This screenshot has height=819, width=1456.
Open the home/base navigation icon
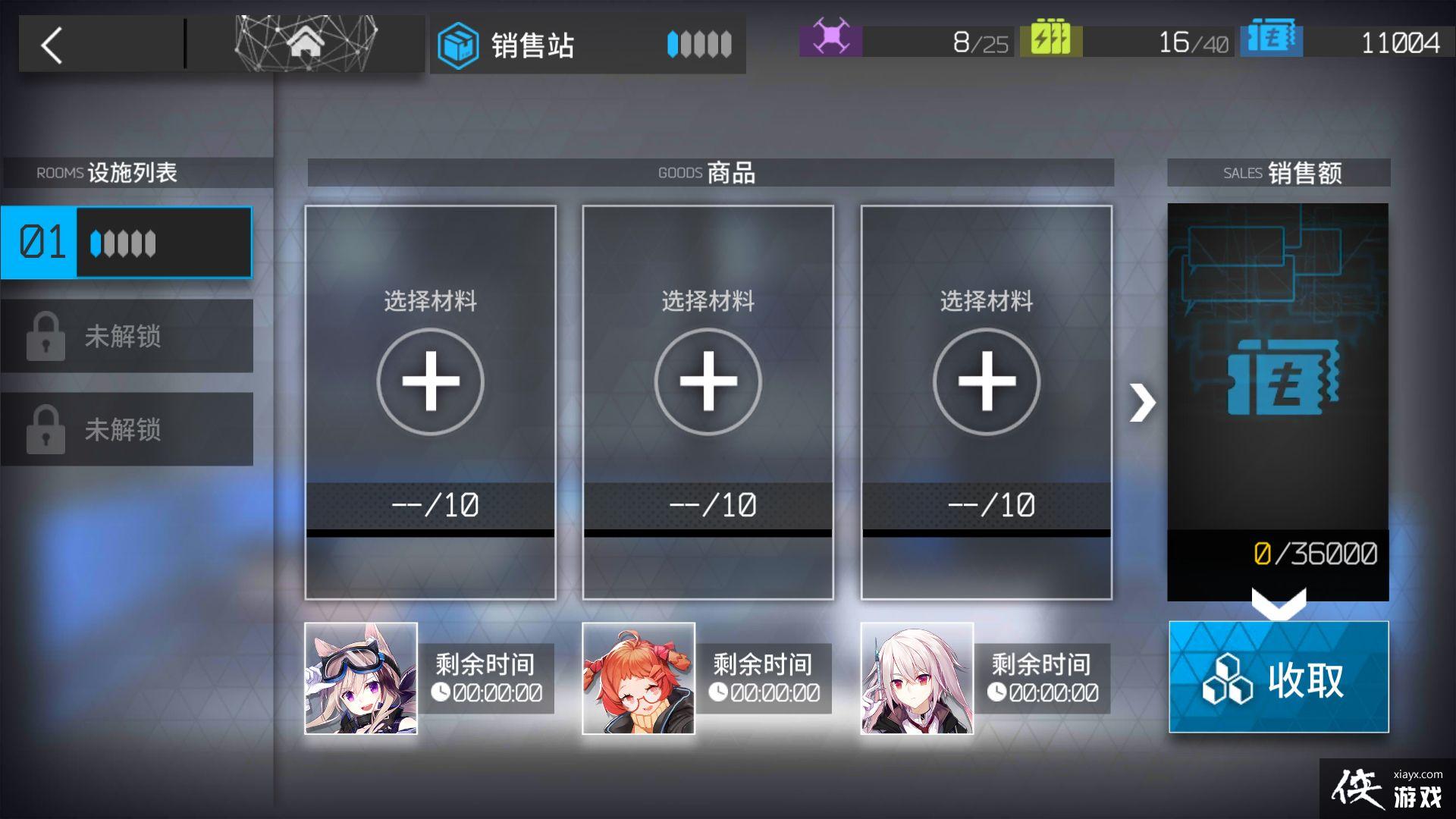(305, 43)
